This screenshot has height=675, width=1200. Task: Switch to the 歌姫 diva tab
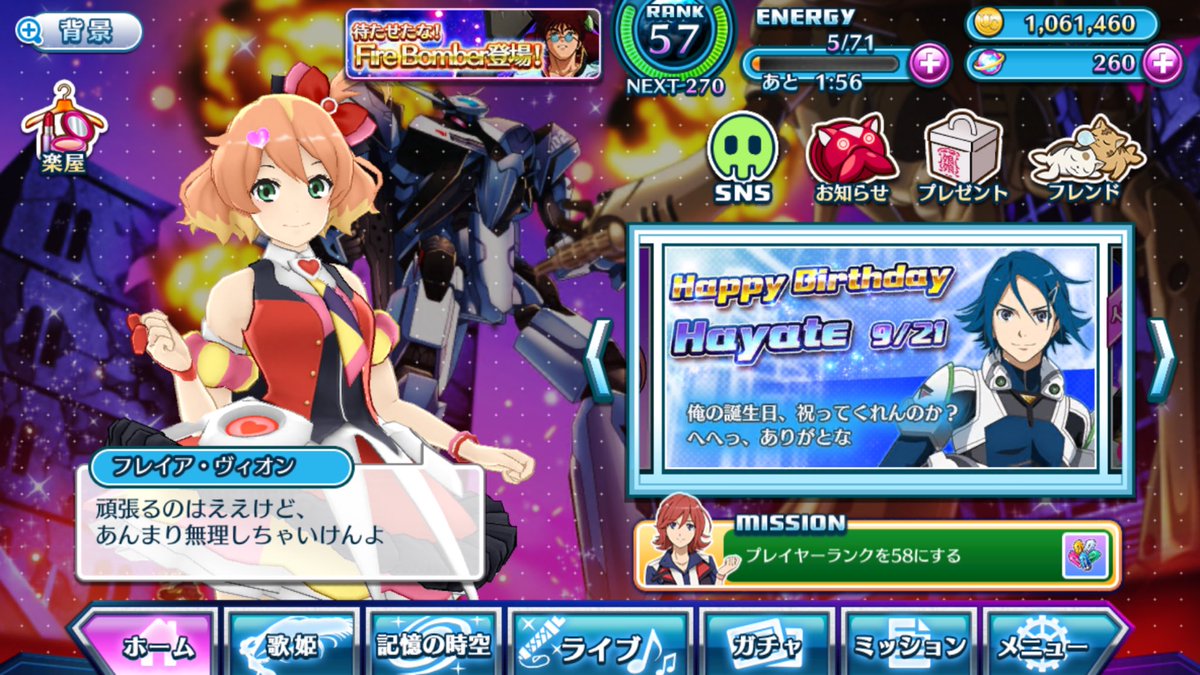tap(291, 643)
